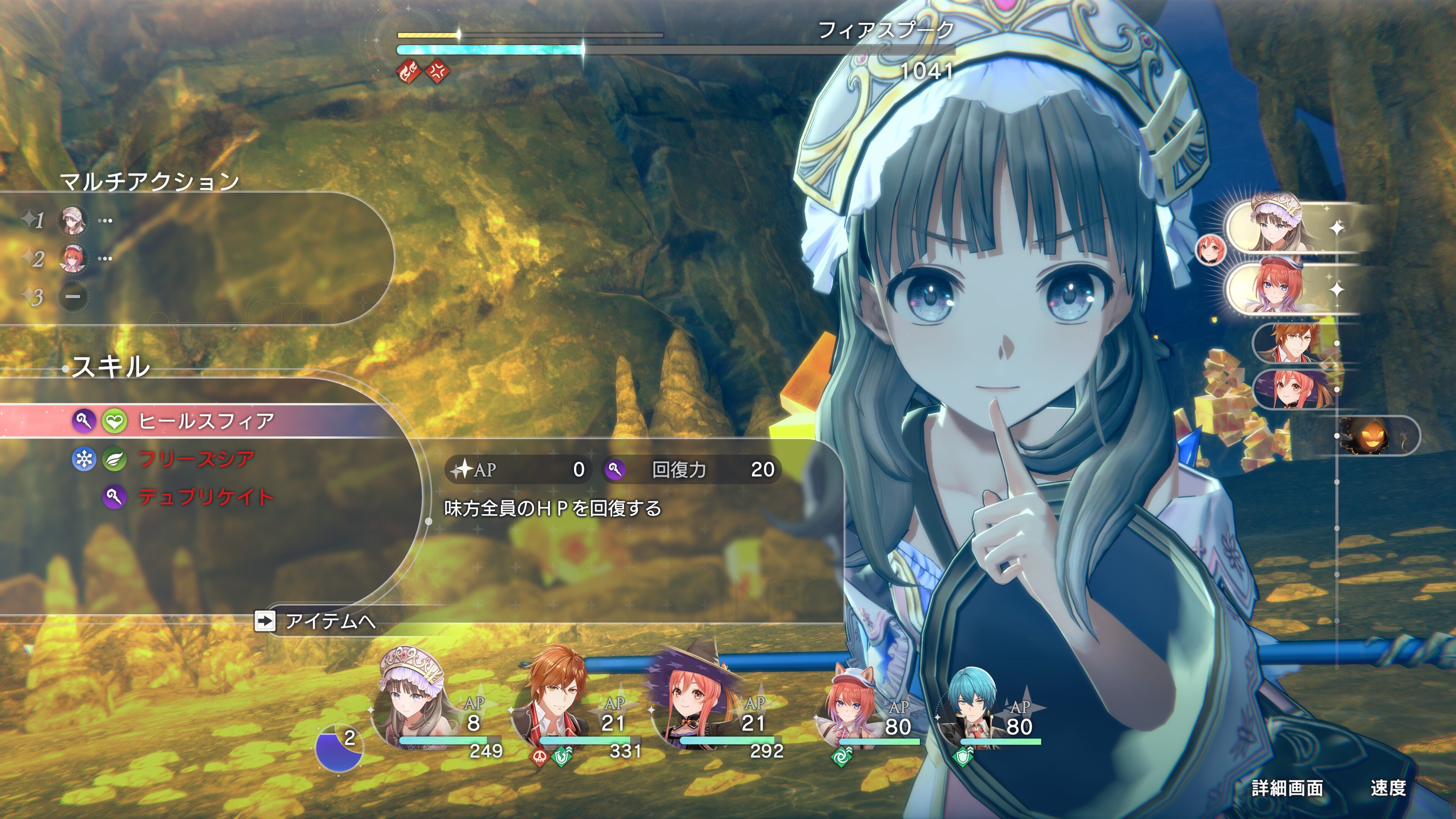Select multi-action slot 2 red-haired portrait
Viewport: 1456px width, 819px height.
pyautogui.click(x=73, y=259)
